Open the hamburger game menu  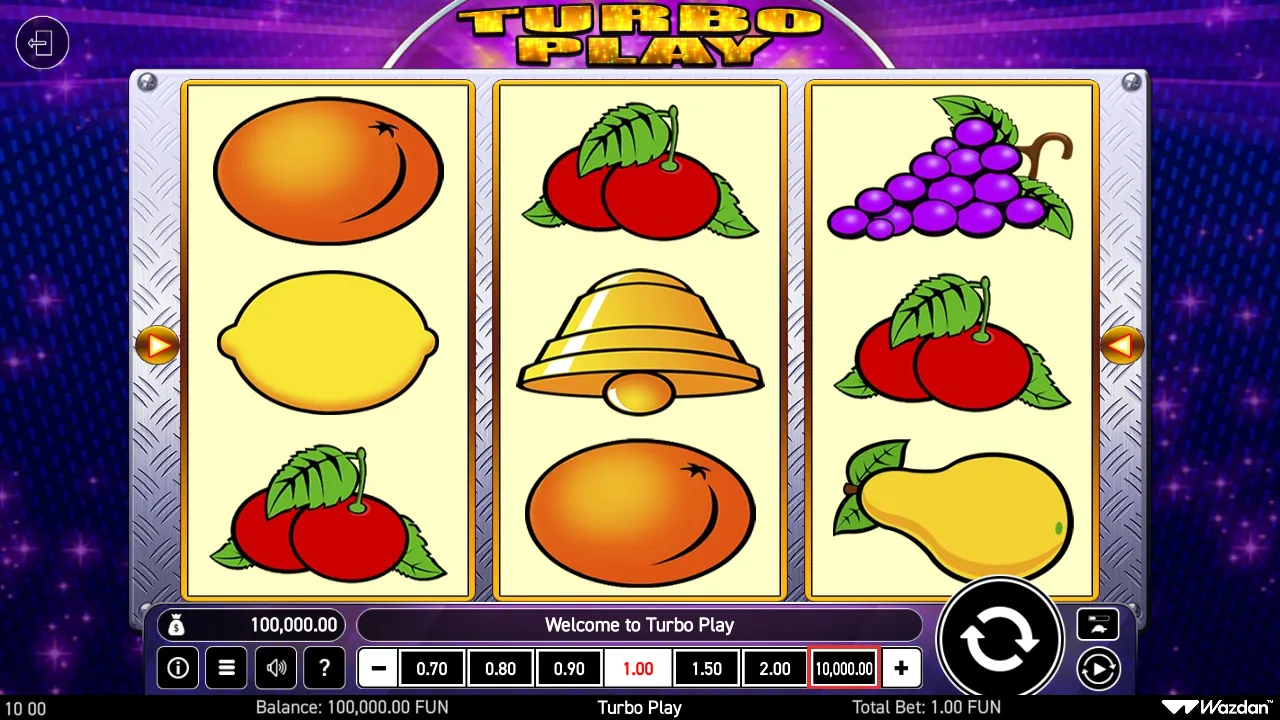pyautogui.click(x=226, y=668)
